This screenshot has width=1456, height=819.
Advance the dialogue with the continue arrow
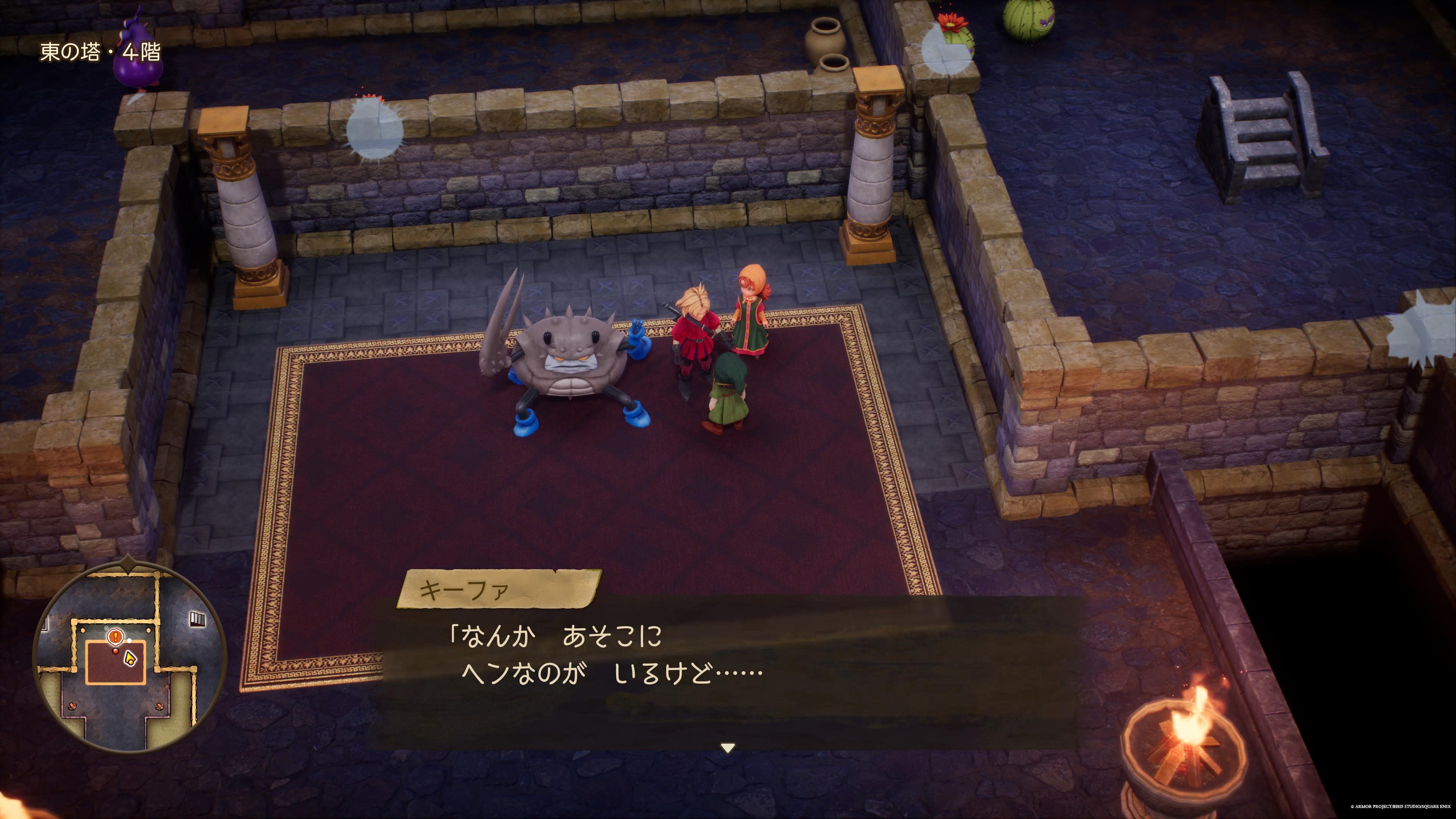click(728, 748)
